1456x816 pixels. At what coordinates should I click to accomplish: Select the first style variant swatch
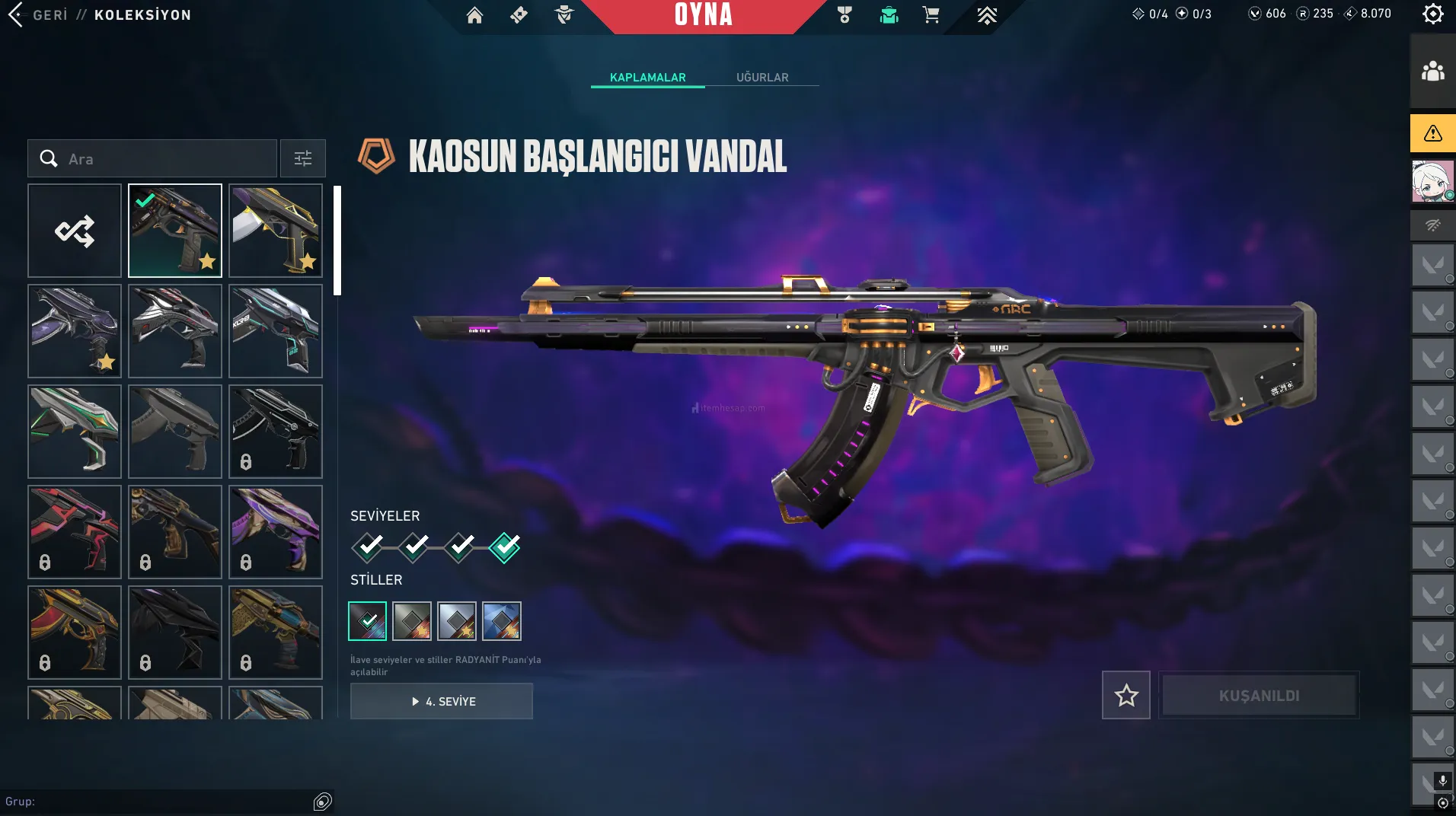pyautogui.click(x=368, y=621)
